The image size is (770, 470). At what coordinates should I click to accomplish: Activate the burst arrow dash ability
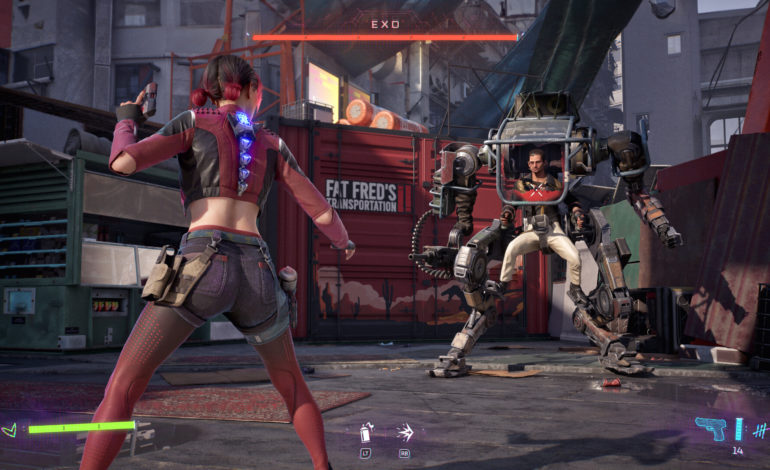coord(404,433)
